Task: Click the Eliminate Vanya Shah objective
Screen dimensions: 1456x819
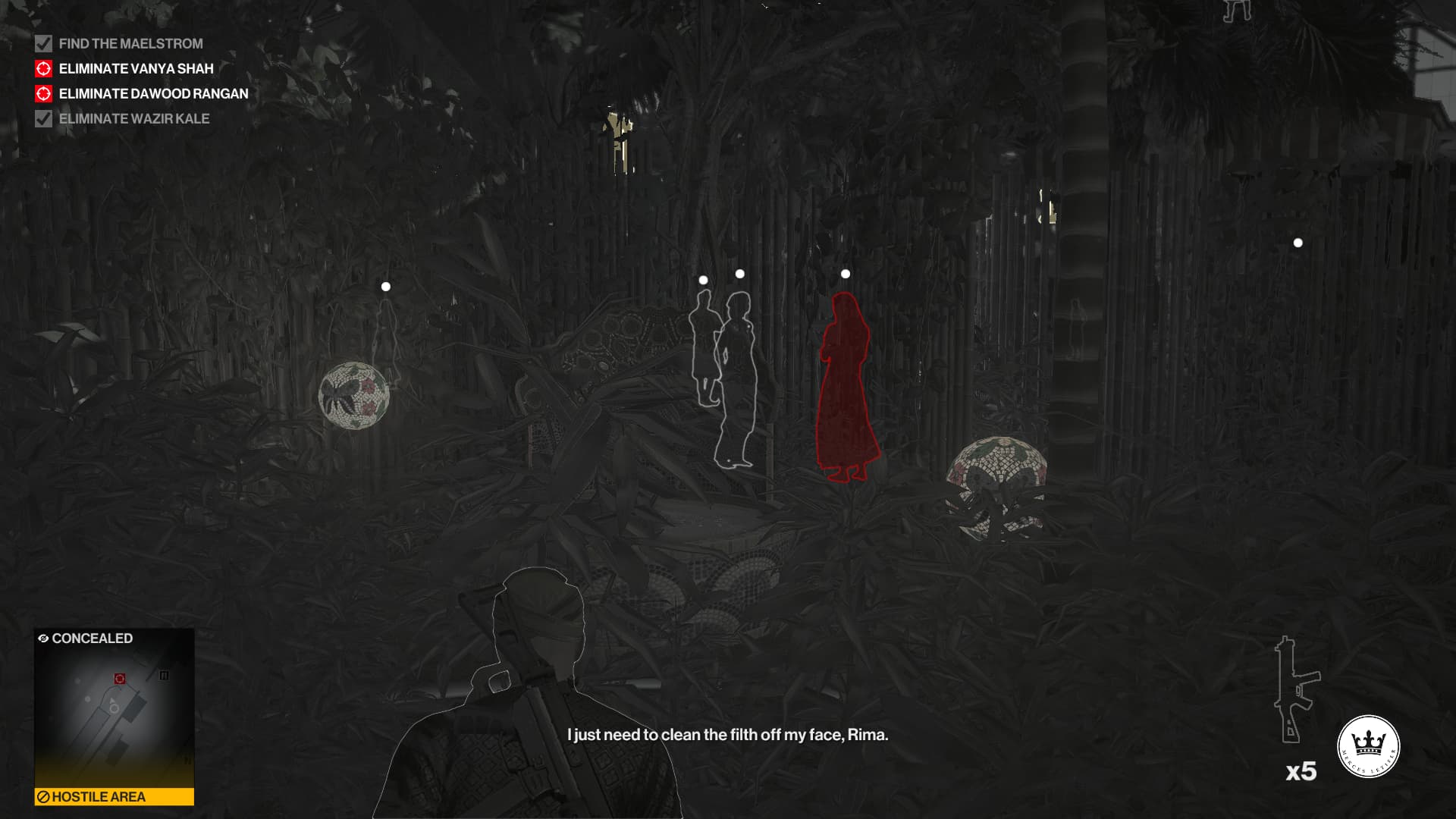Action: [x=136, y=69]
